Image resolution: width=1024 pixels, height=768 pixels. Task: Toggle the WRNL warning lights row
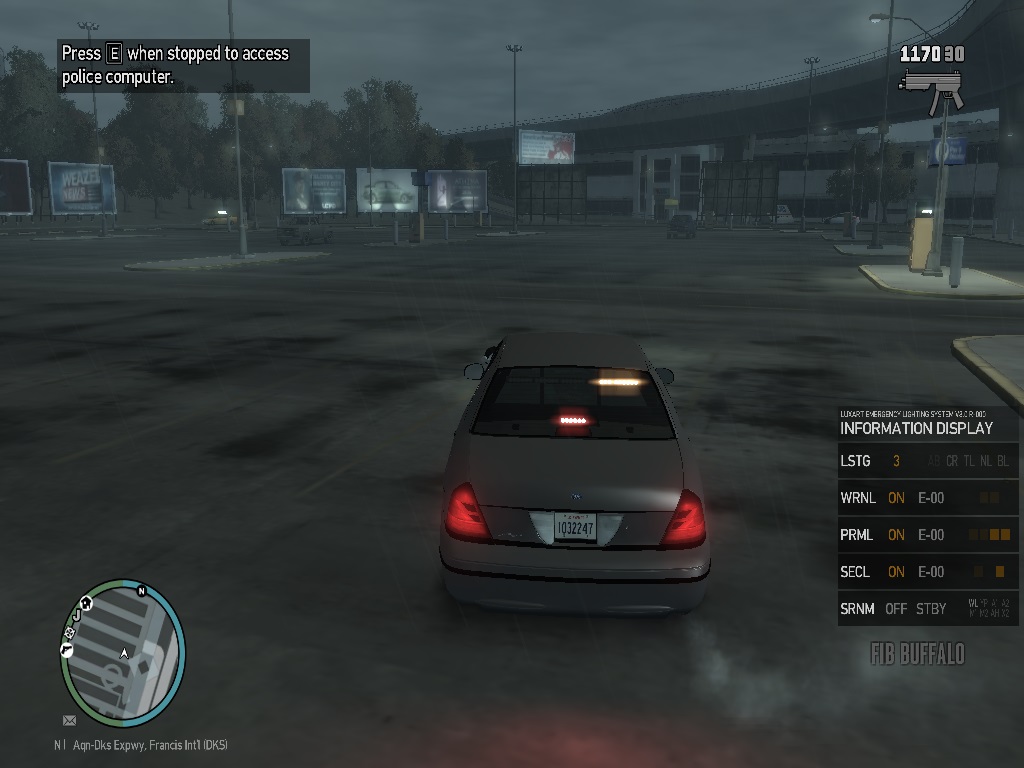point(927,498)
